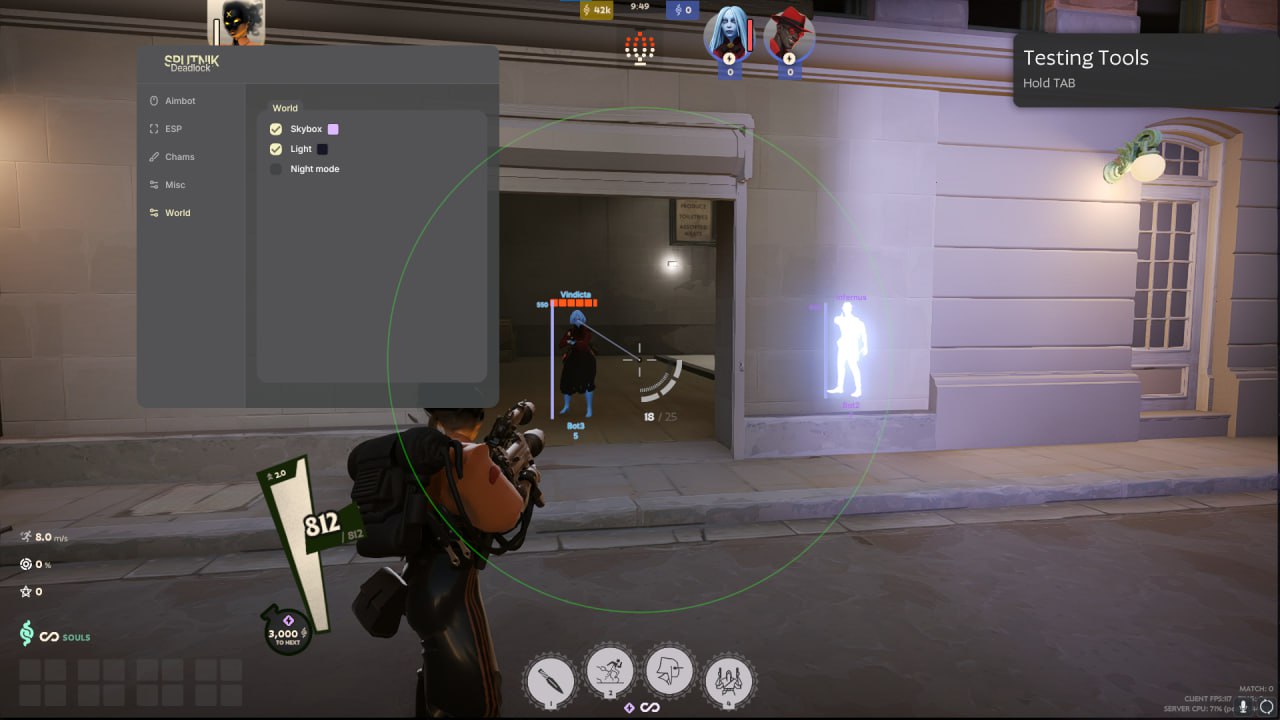Use the running figure ability
This screenshot has height=720, width=1280.
[x=609, y=672]
